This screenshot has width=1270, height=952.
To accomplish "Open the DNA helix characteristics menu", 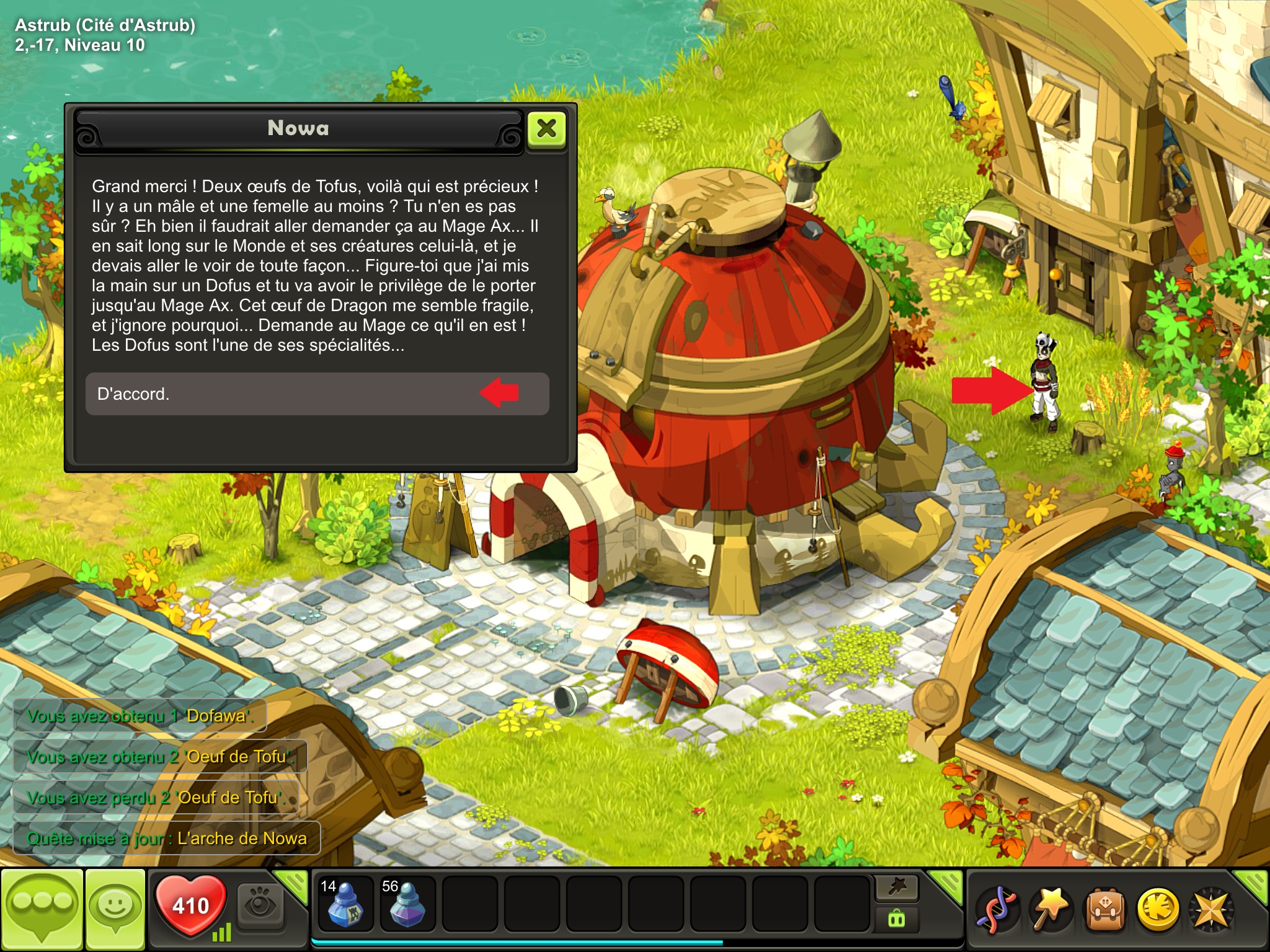I will [996, 910].
